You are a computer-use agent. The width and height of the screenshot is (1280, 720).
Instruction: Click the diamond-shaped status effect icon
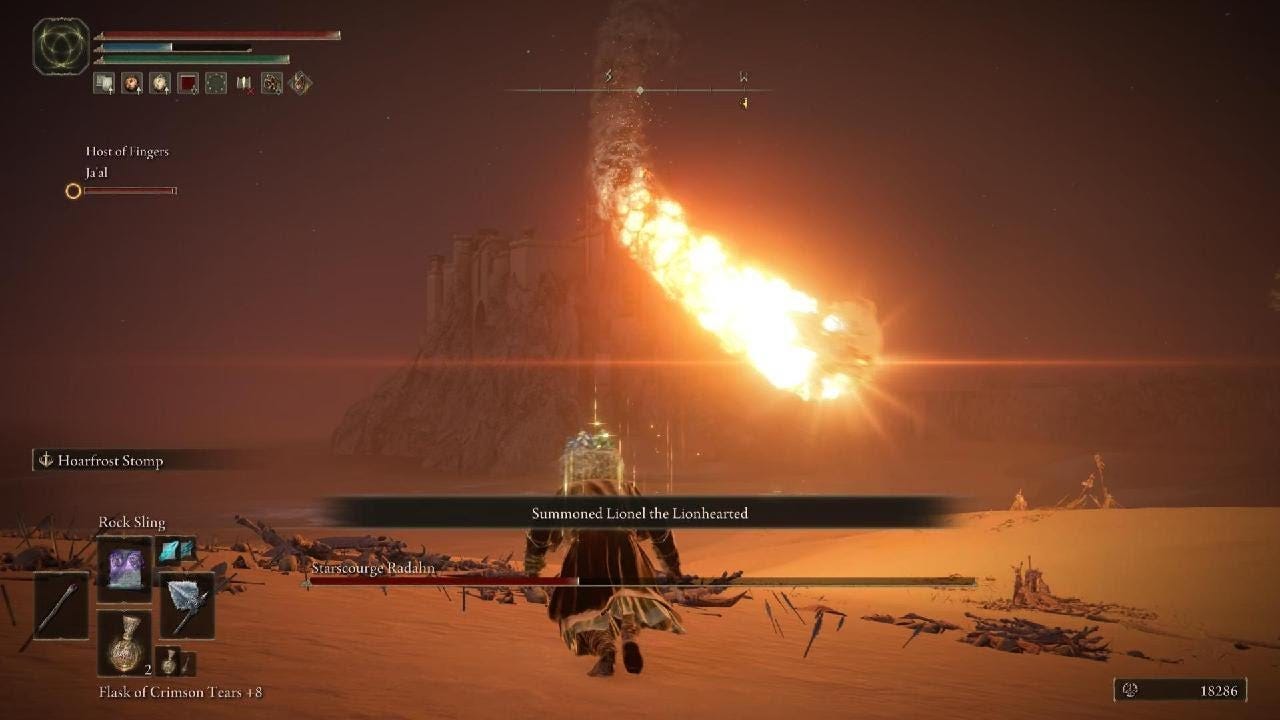(300, 84)
